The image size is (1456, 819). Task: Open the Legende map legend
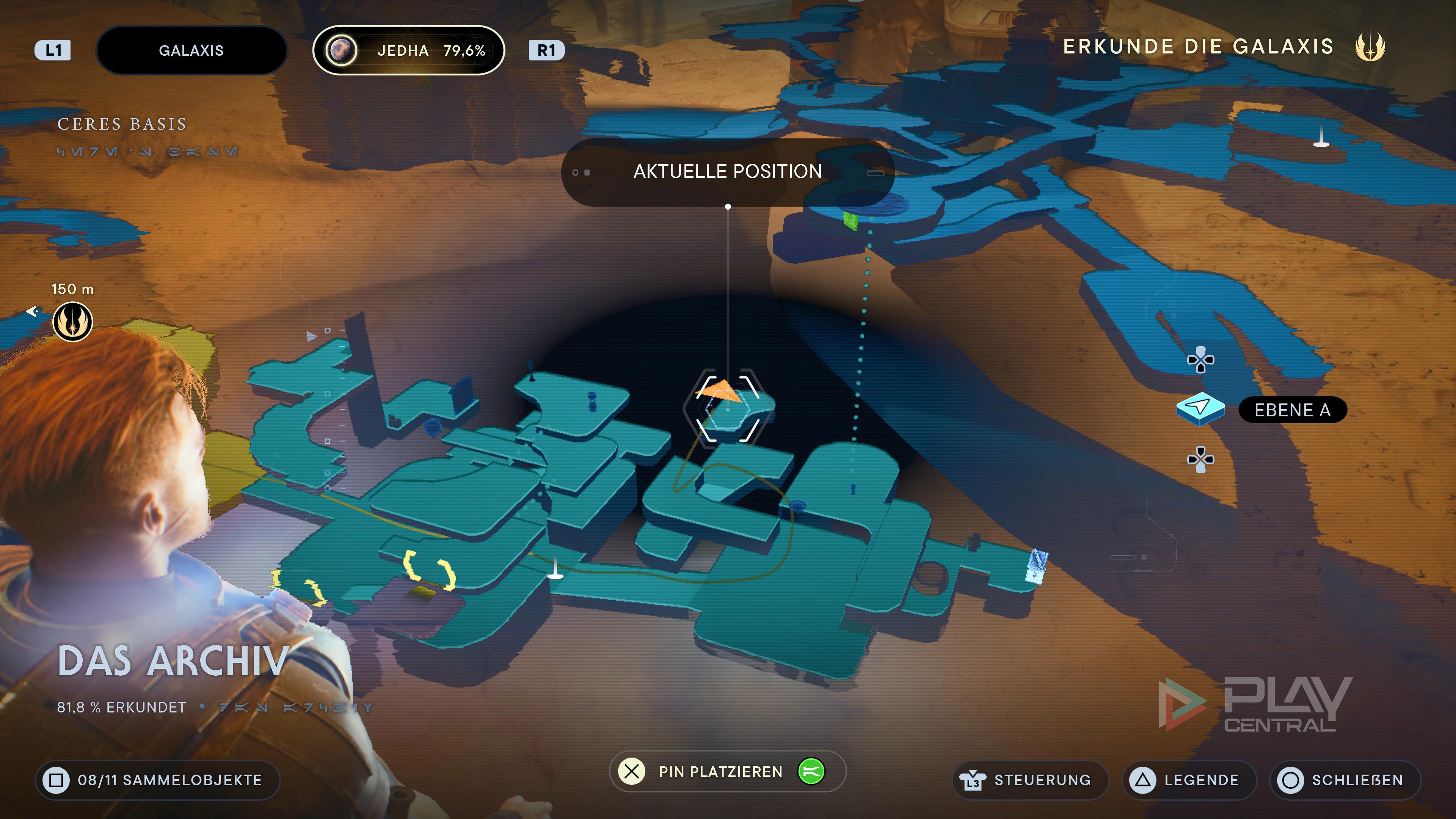tap(1189, 780)
